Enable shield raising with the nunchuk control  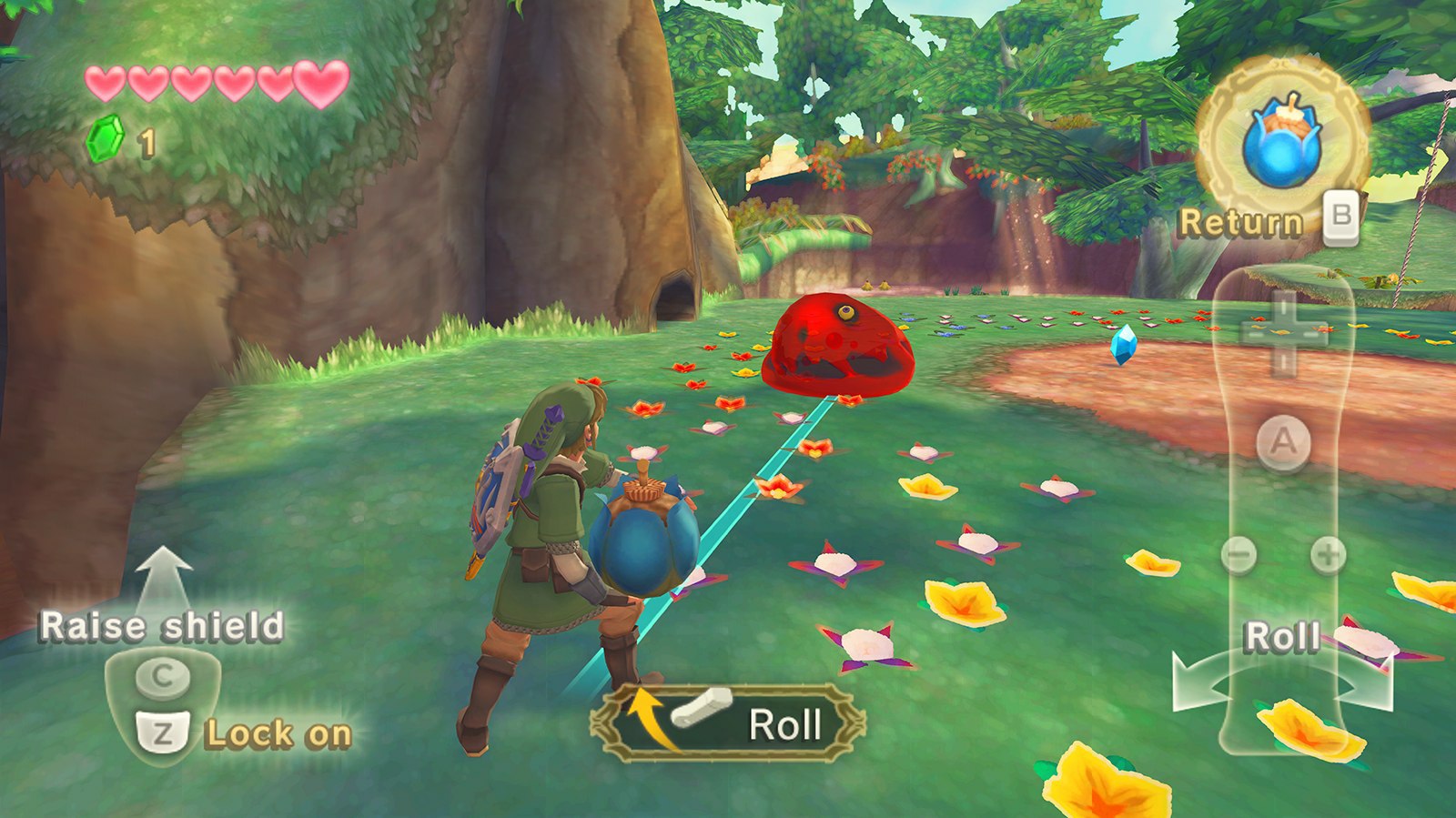tap(164, 676)
